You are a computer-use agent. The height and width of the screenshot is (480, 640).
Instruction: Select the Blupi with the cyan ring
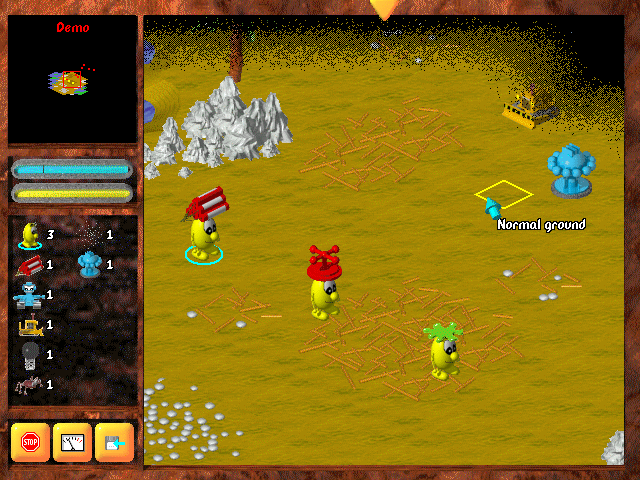[x=204, y=236]
